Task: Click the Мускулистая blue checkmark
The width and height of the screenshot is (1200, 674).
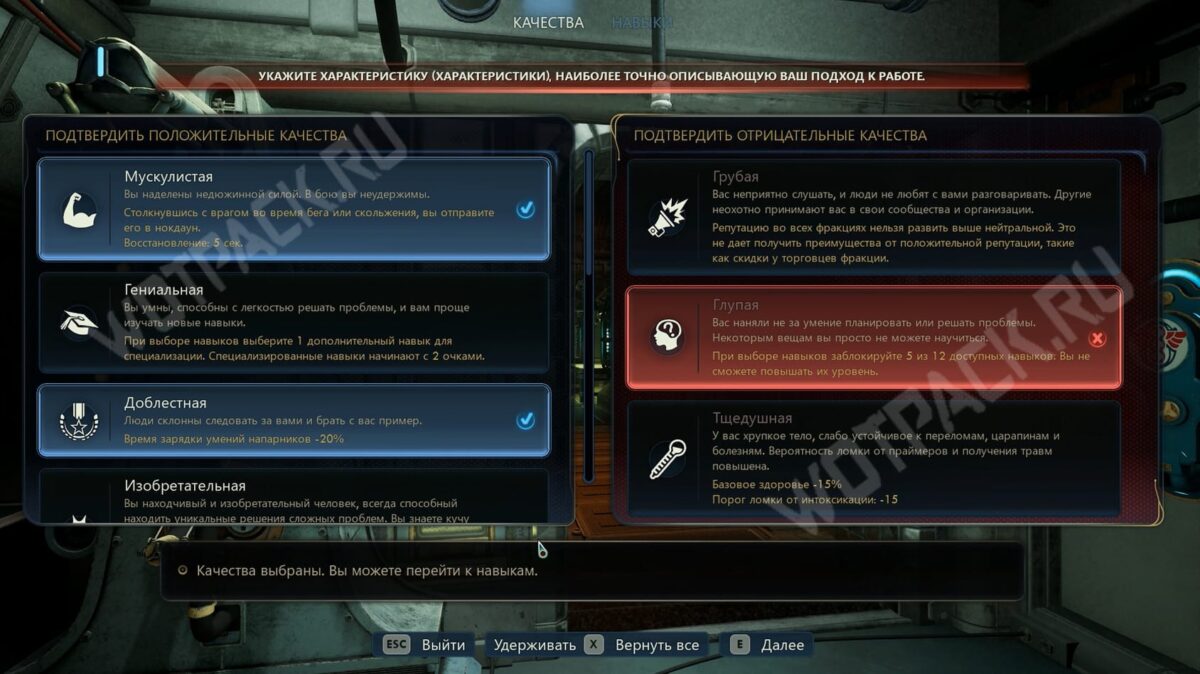Action: coord(525,209)
